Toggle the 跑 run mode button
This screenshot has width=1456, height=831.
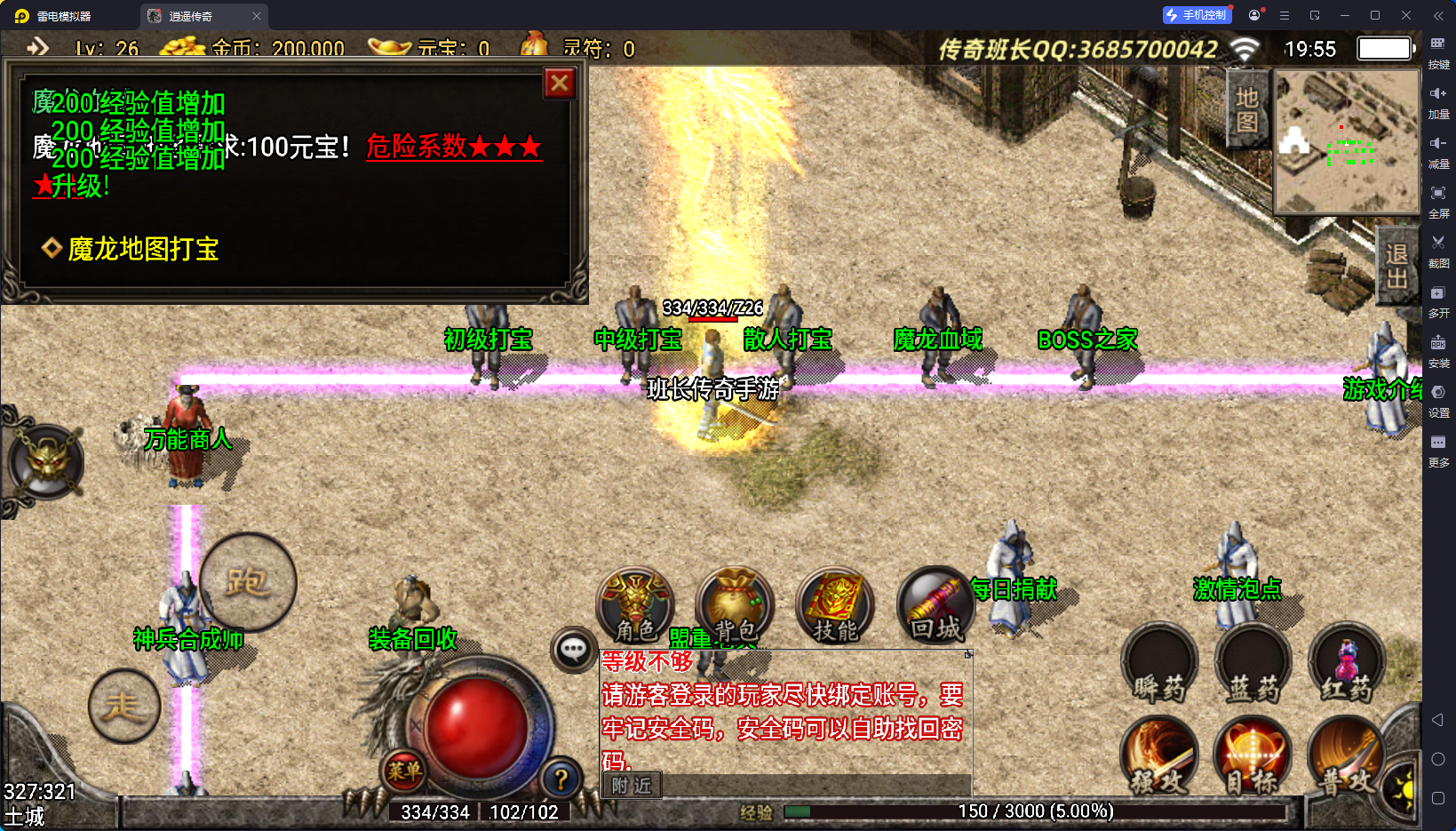[247, 582]
